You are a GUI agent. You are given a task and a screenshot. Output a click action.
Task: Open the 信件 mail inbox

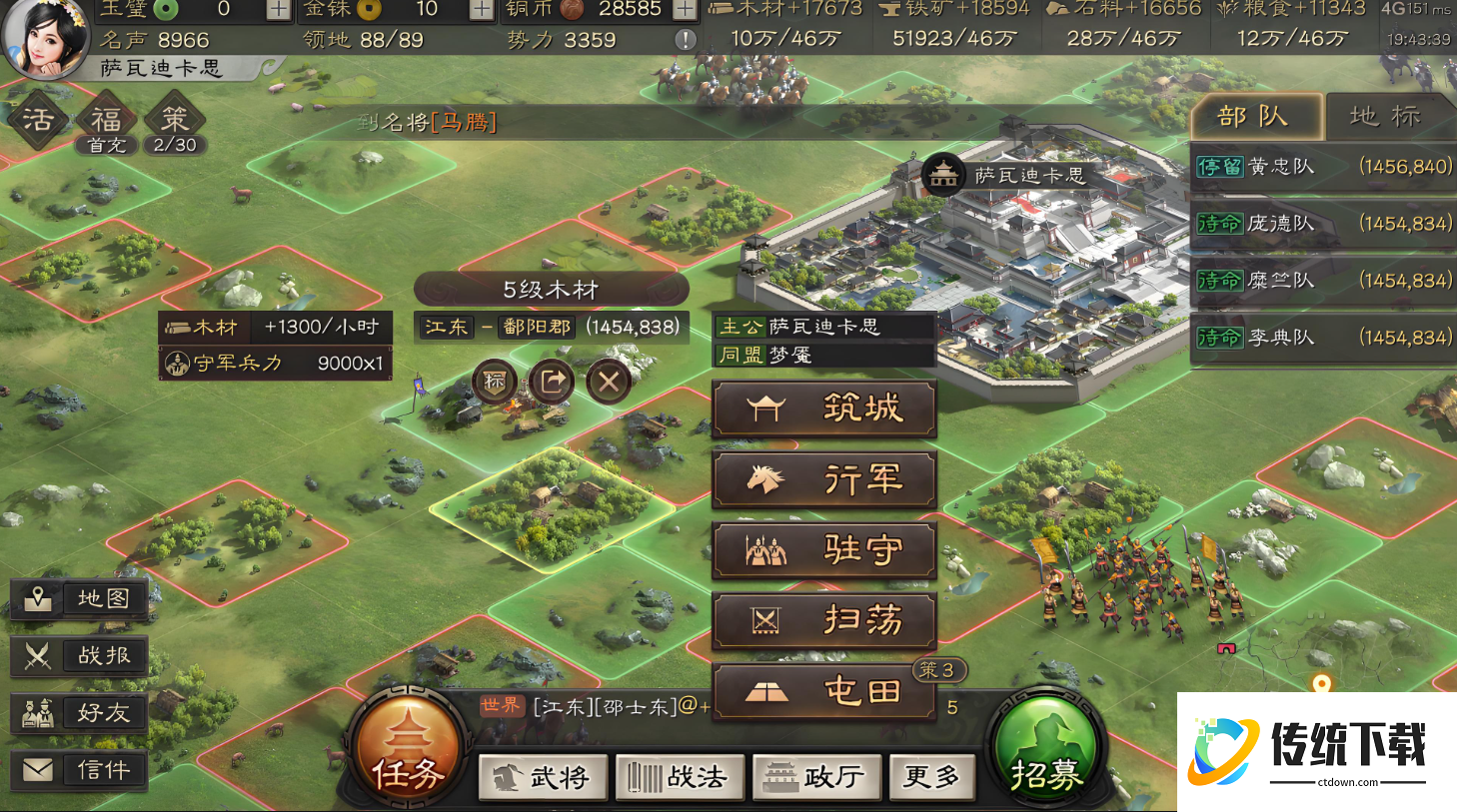pyautogui.click(x=80, y=770)
